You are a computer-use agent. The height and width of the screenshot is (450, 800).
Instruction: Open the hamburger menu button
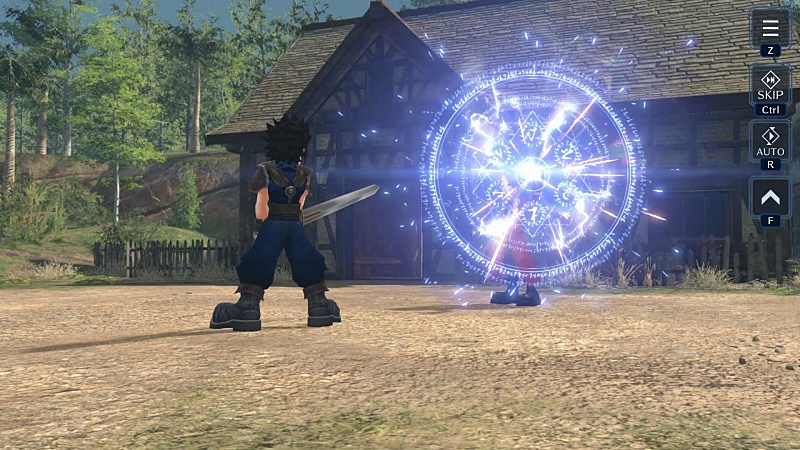coord(769,28)
